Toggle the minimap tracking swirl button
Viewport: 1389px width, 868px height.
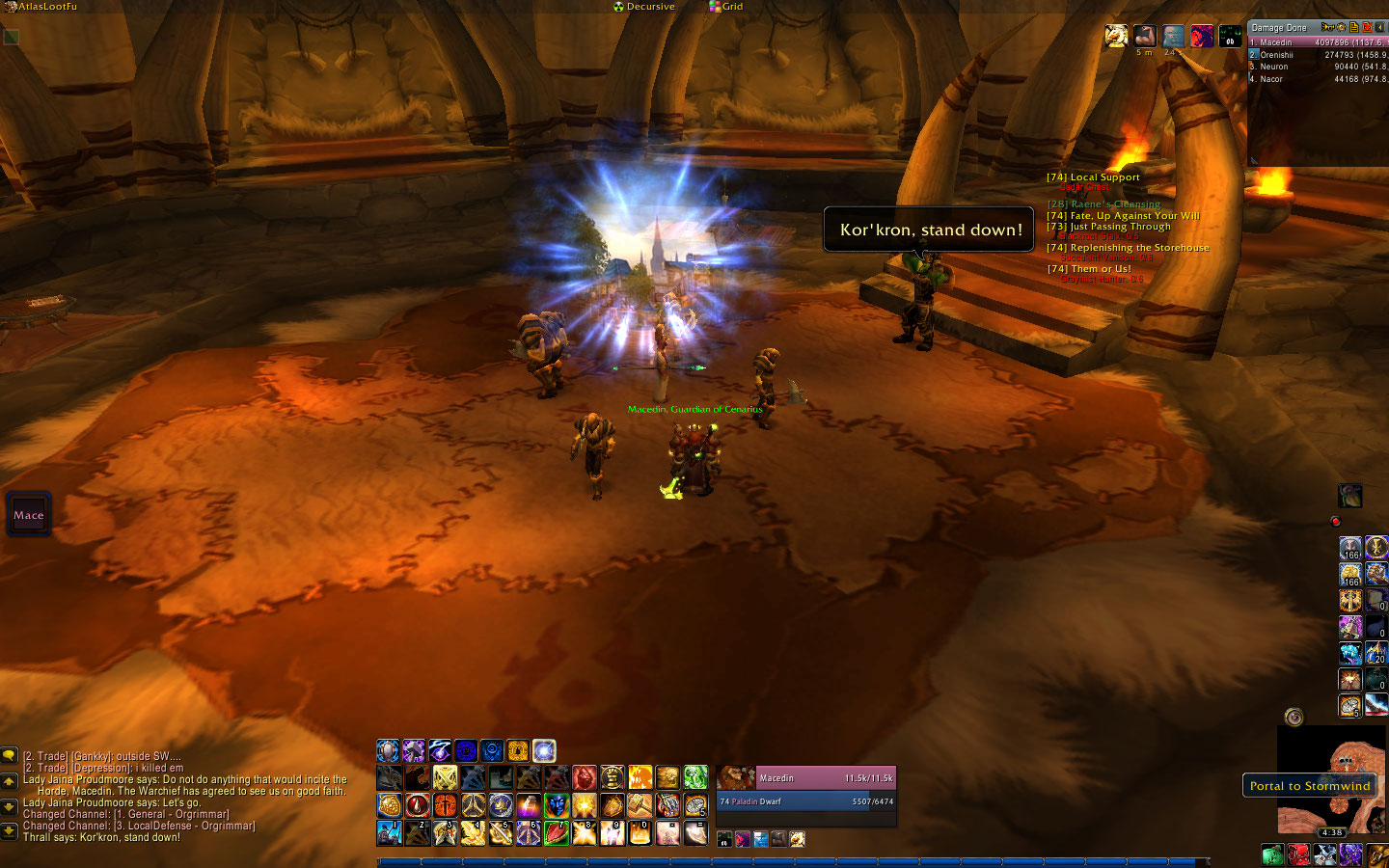(1294, 717)
